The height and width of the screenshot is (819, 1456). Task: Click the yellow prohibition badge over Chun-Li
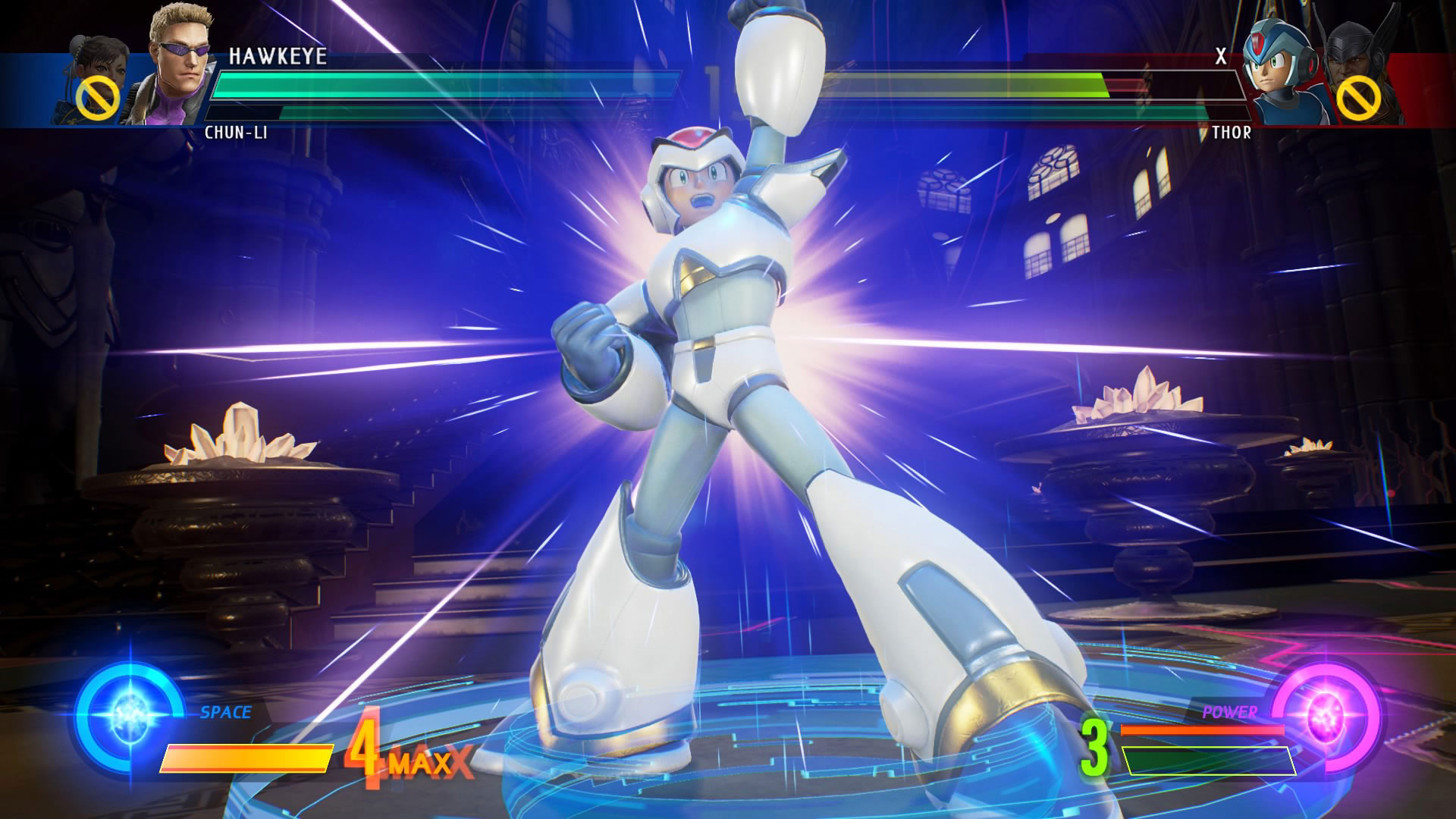(97, 95)
